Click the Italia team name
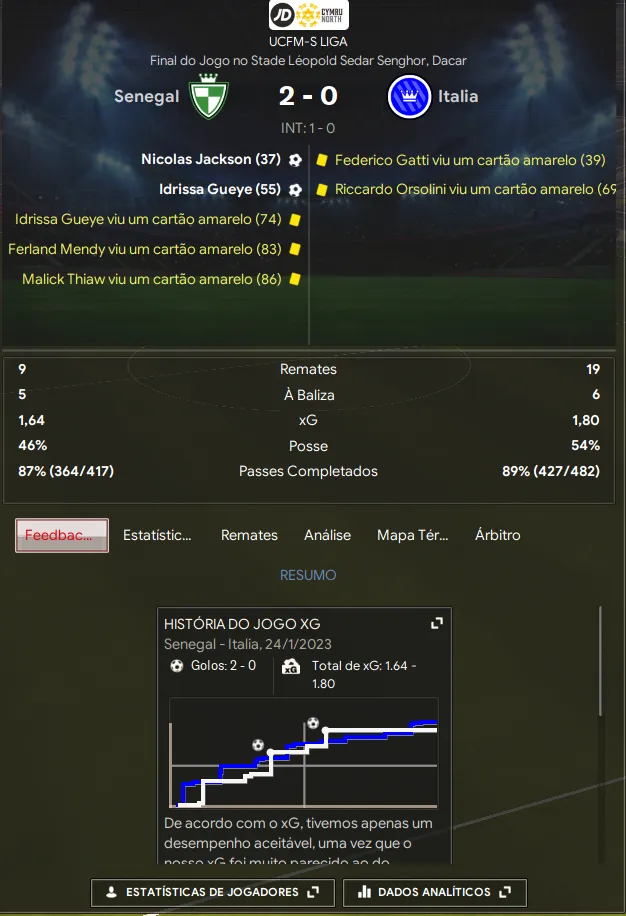 point(458,97)
